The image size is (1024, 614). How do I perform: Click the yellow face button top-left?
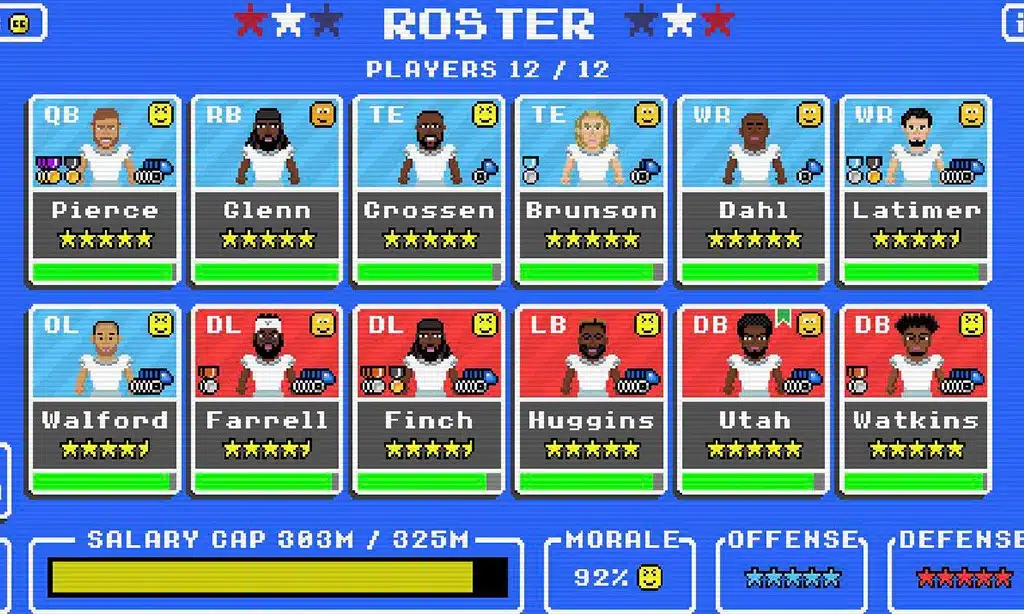click(20, 22)
